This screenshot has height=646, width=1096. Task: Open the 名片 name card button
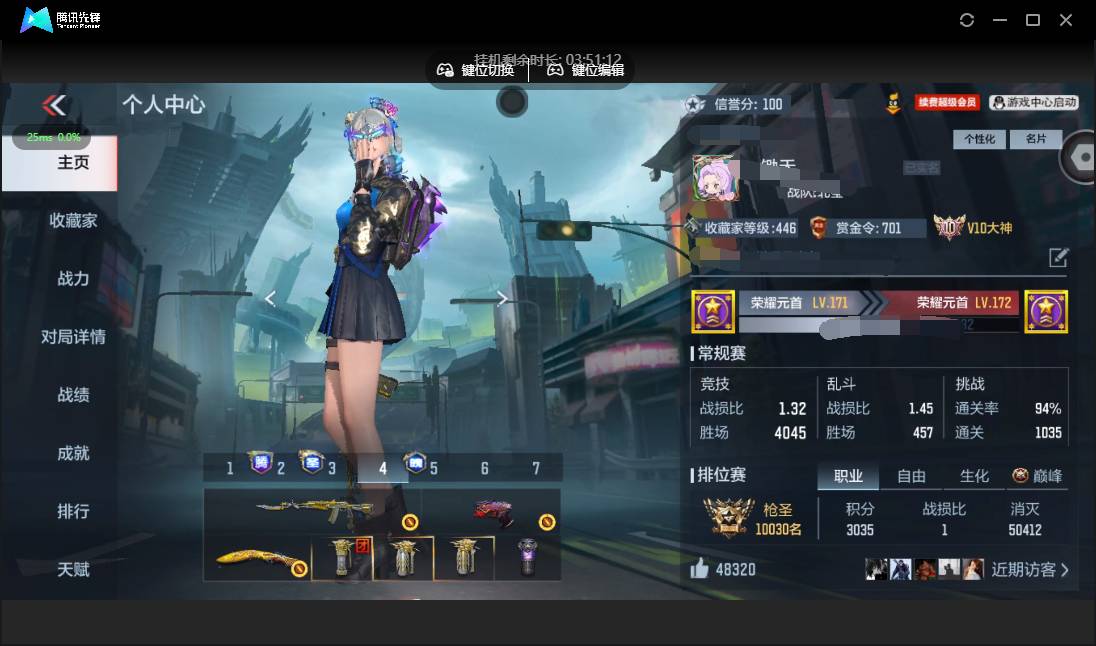click(x=1036, y=139)
